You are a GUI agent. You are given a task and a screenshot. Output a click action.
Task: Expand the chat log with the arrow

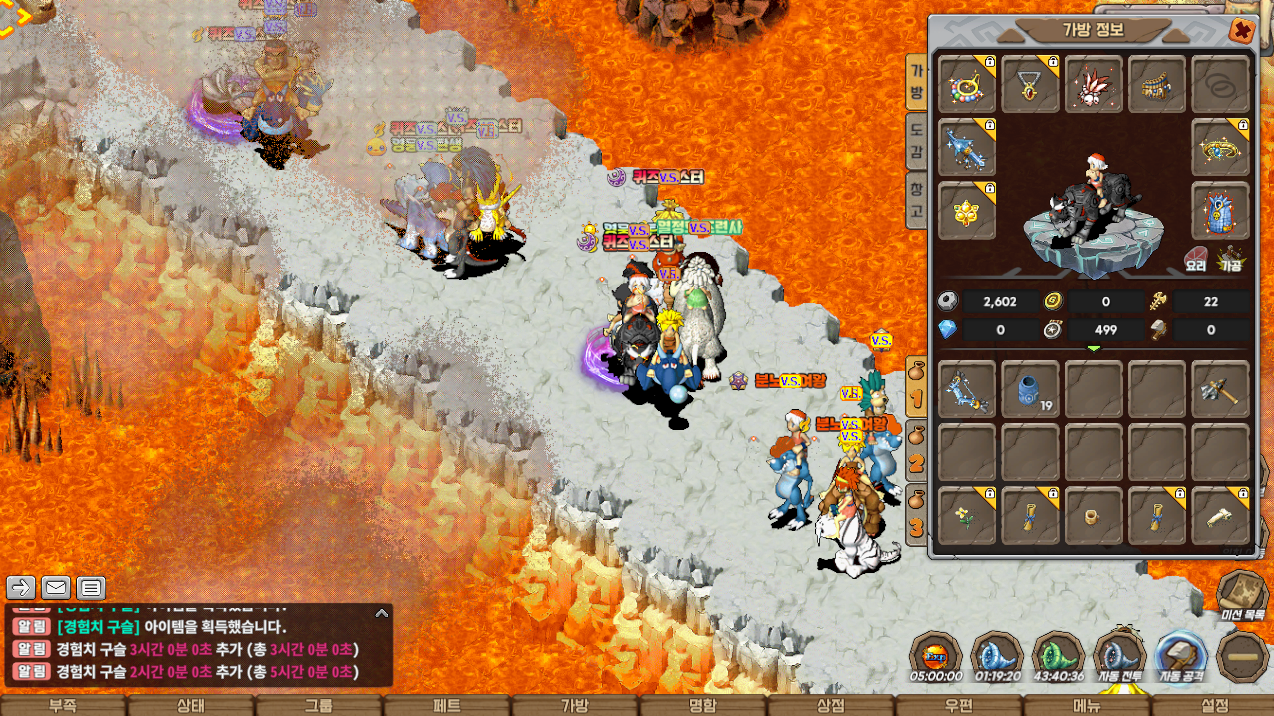coord(381,613)
